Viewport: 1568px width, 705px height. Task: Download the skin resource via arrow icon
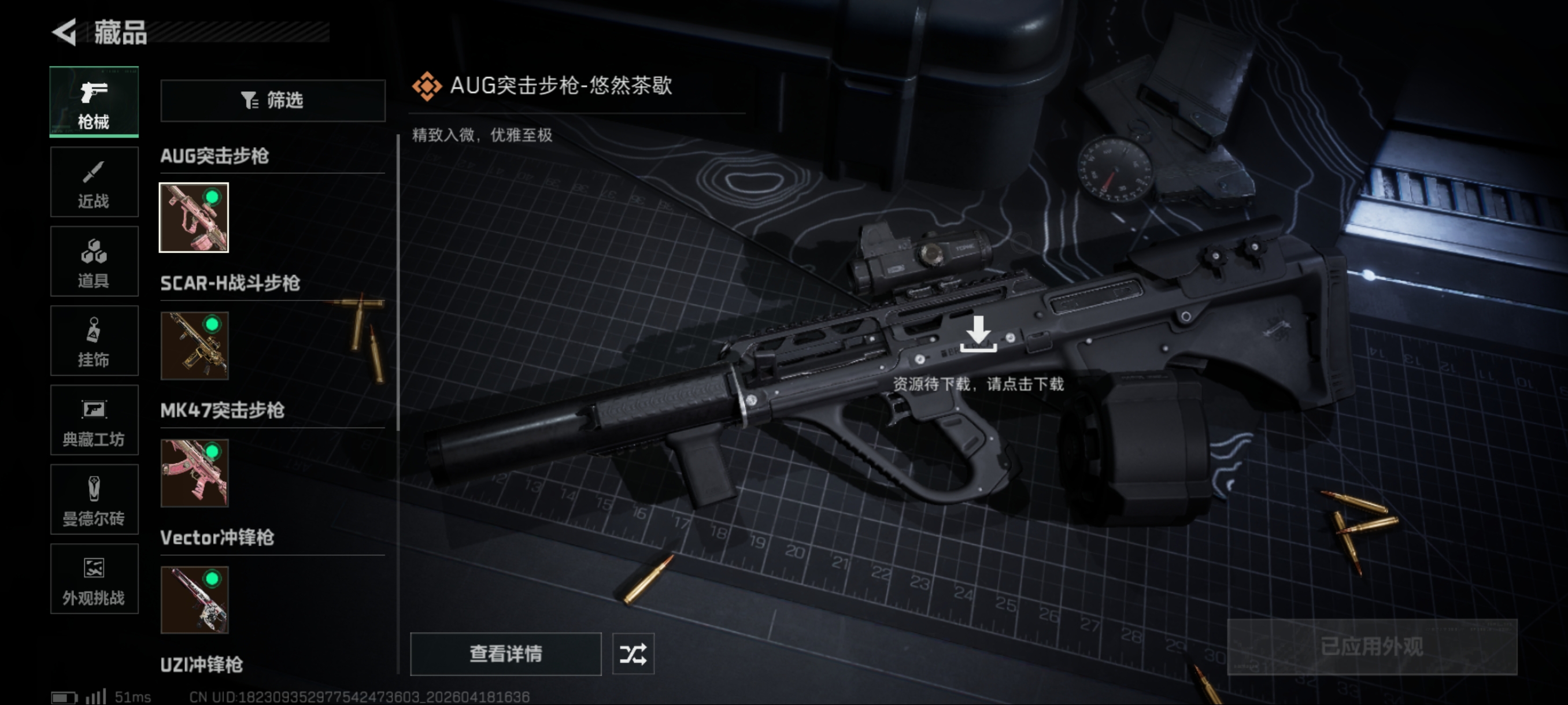point(978,334)
